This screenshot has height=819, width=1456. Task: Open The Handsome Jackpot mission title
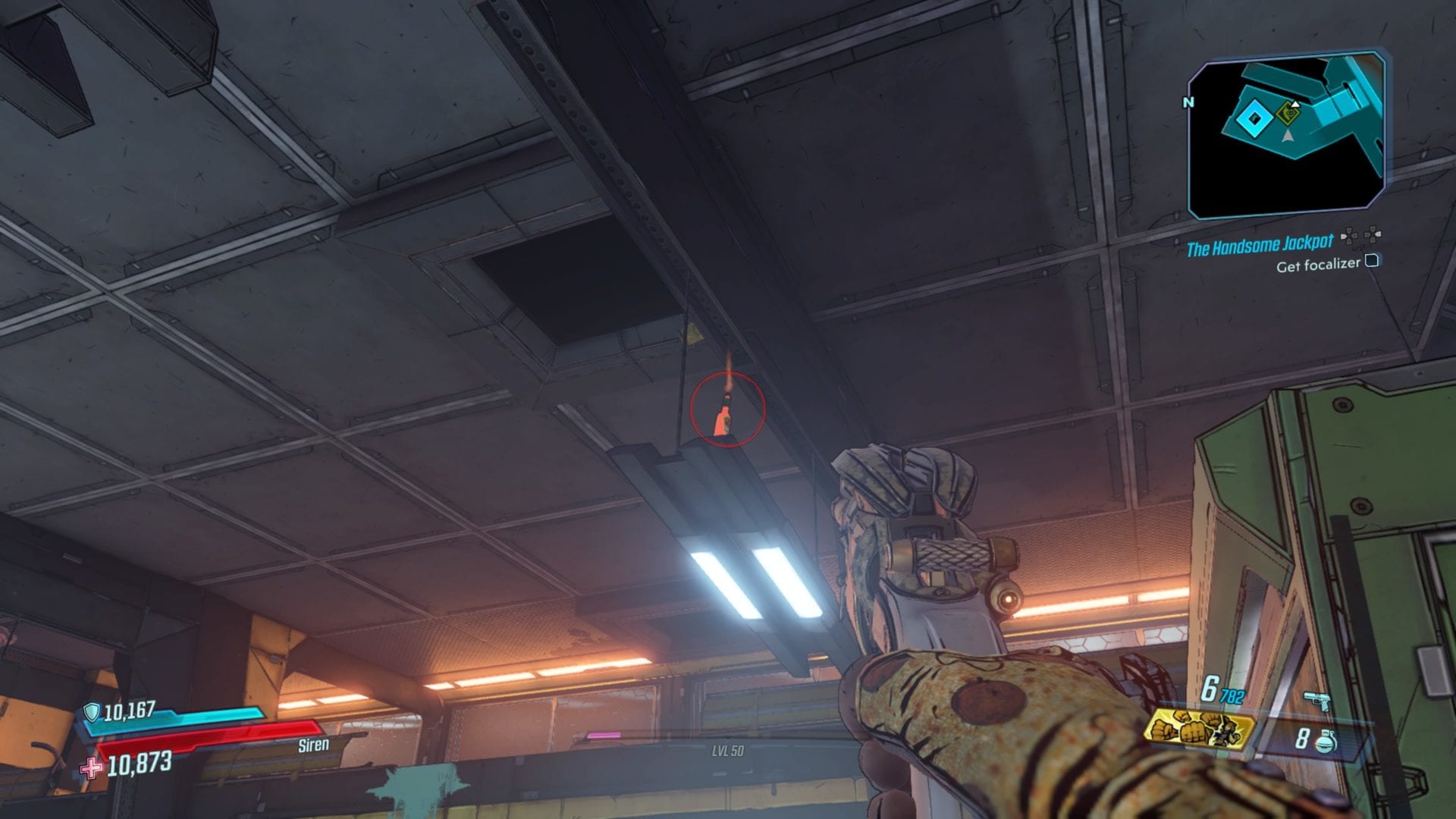pos(1259,243)
